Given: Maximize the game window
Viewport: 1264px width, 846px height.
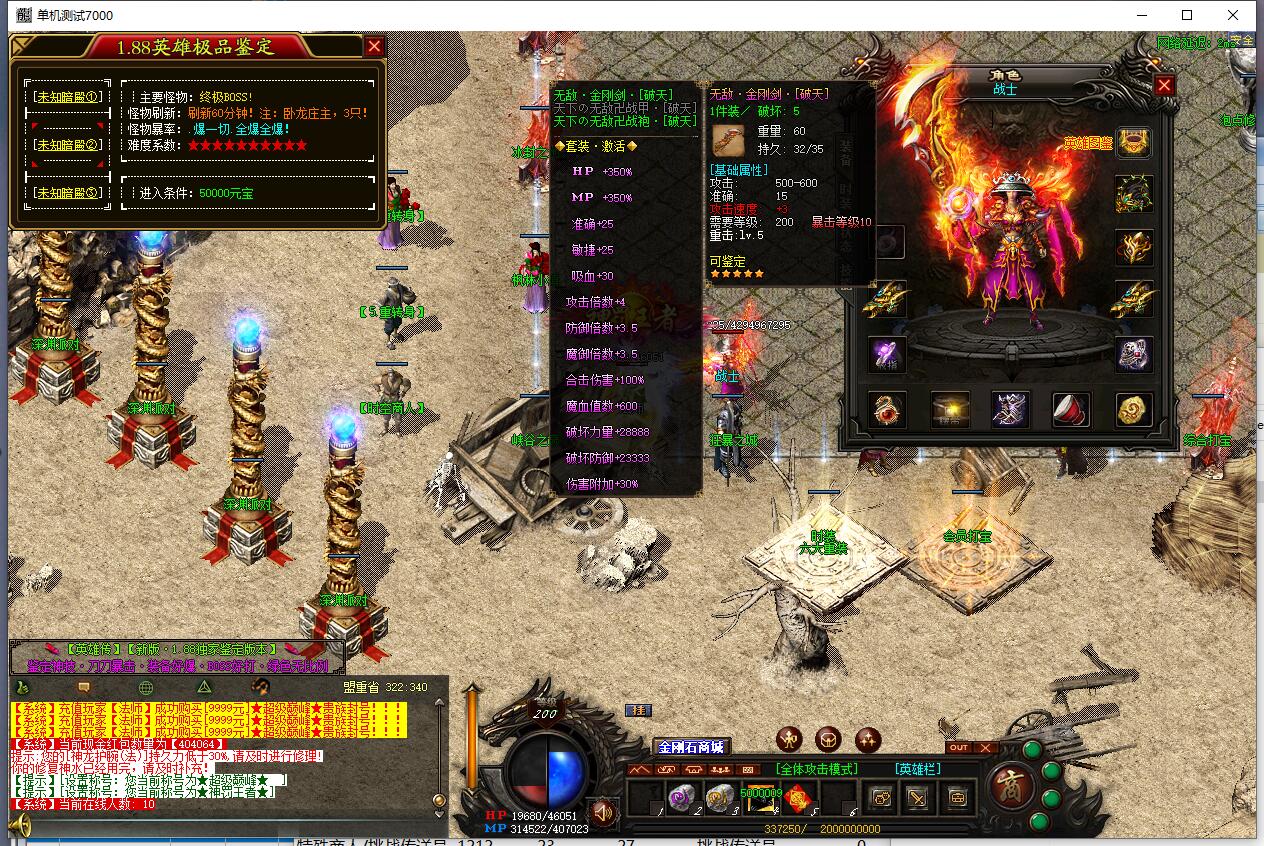Looking at the screenshot, I should (x=1187, y=15).
